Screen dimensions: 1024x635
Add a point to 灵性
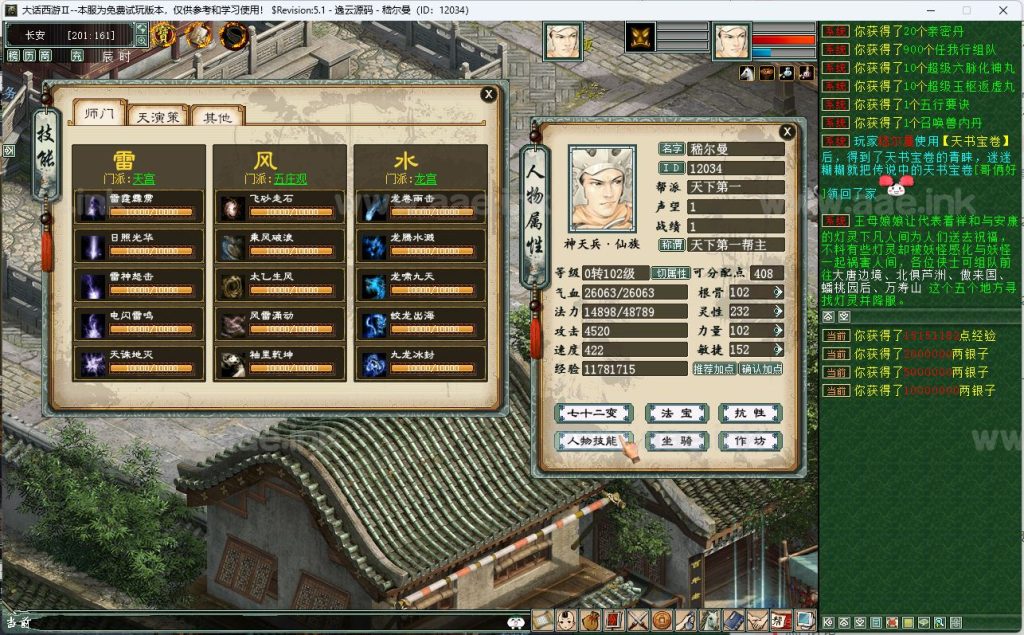point(778,311)
